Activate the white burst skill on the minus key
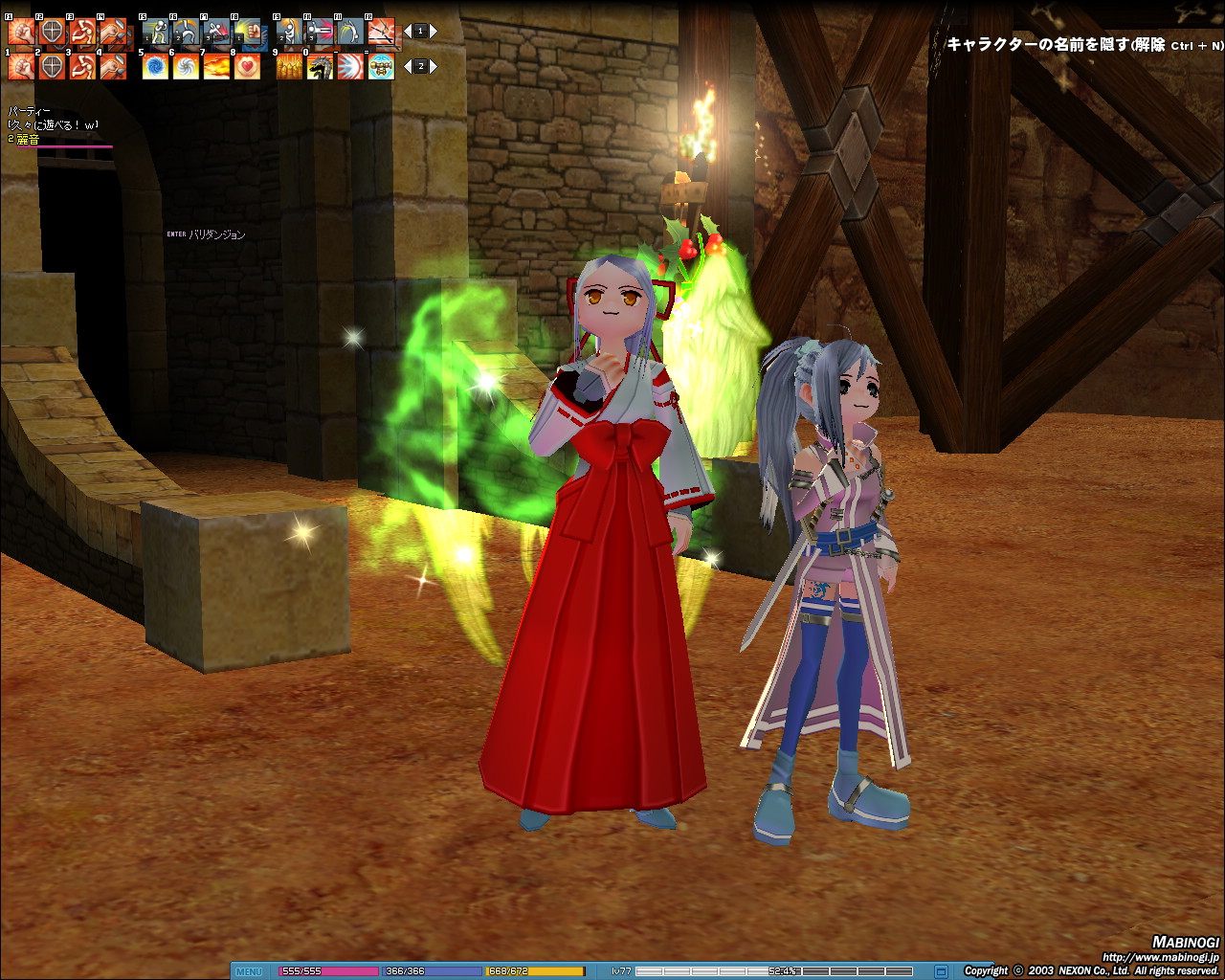This screenshot has width=1225, height=980. tap(350, 67)
